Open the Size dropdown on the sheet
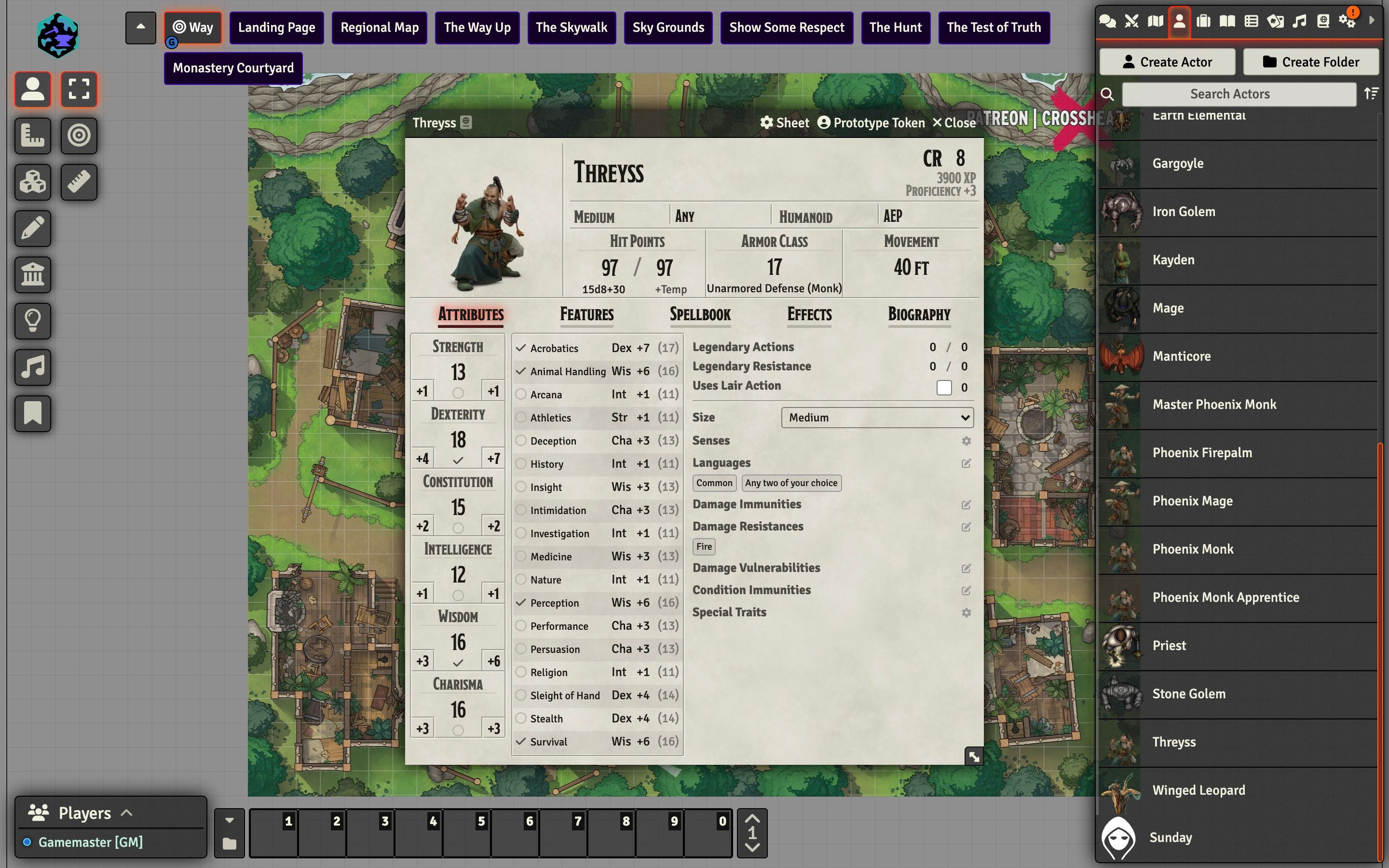 [x=876, y=417]
